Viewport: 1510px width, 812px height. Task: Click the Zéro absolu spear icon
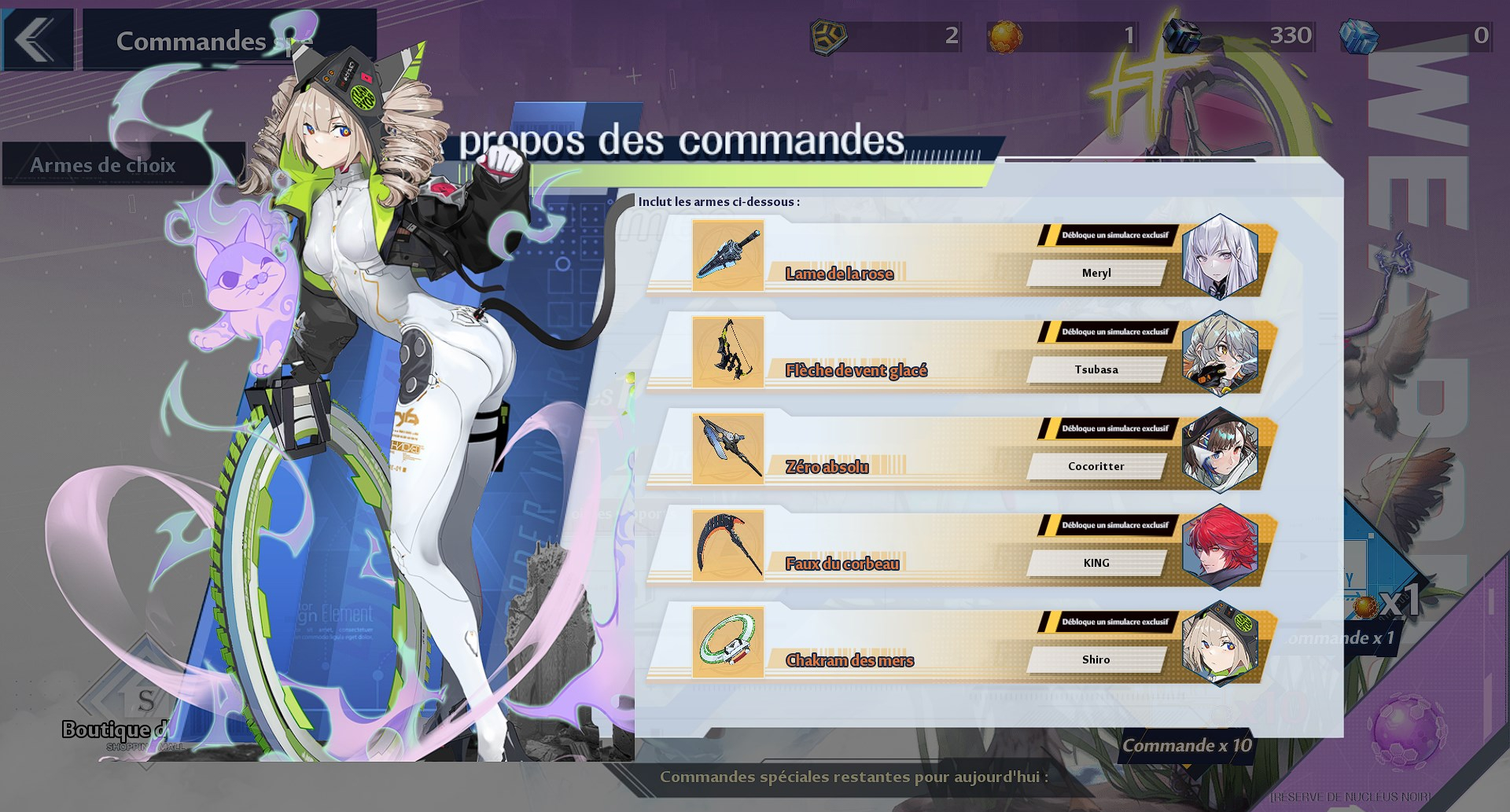click(x=727, y=448)
